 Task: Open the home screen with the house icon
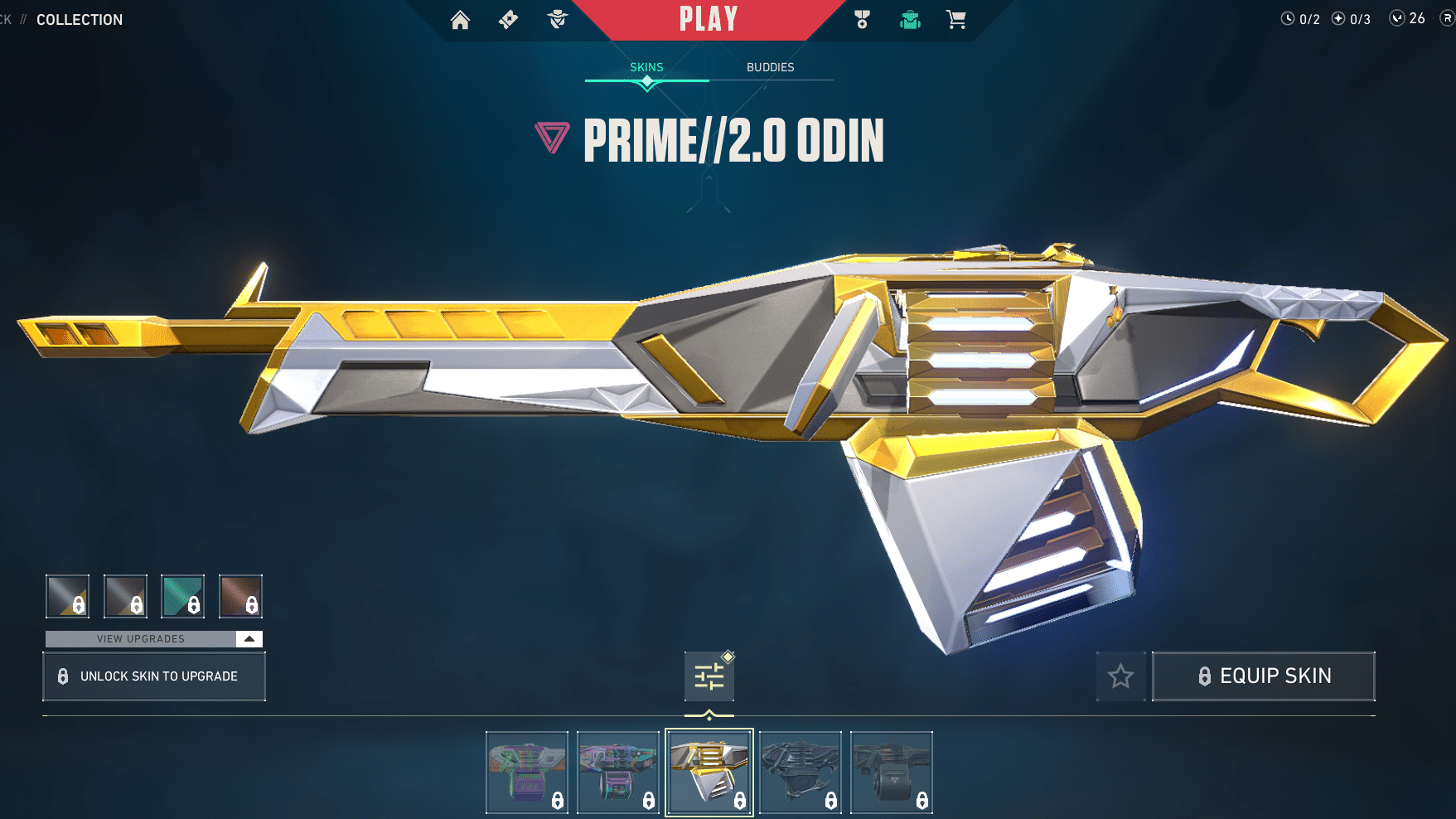[461, 18]
